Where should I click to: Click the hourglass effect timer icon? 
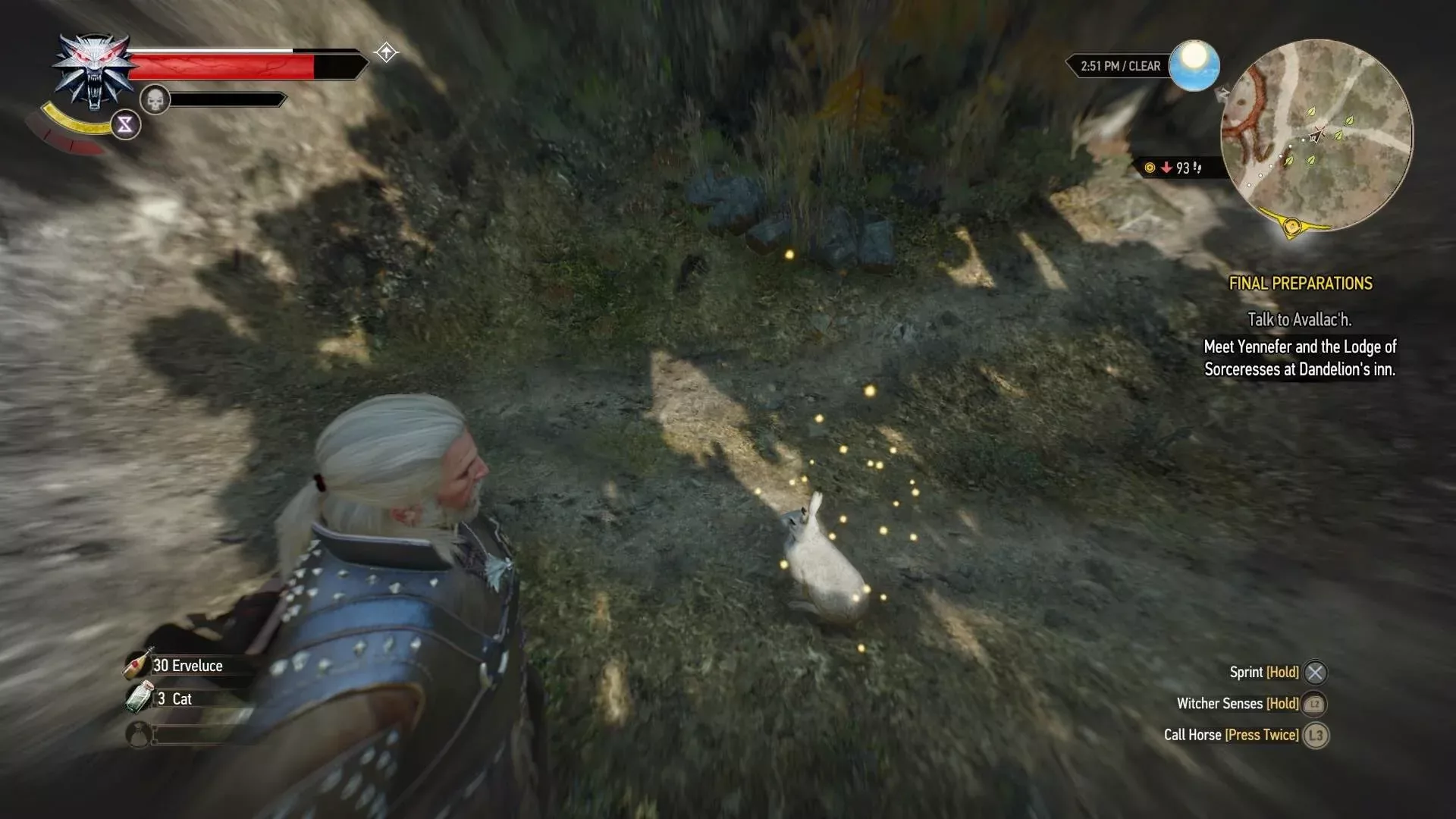tap(126, 125)
